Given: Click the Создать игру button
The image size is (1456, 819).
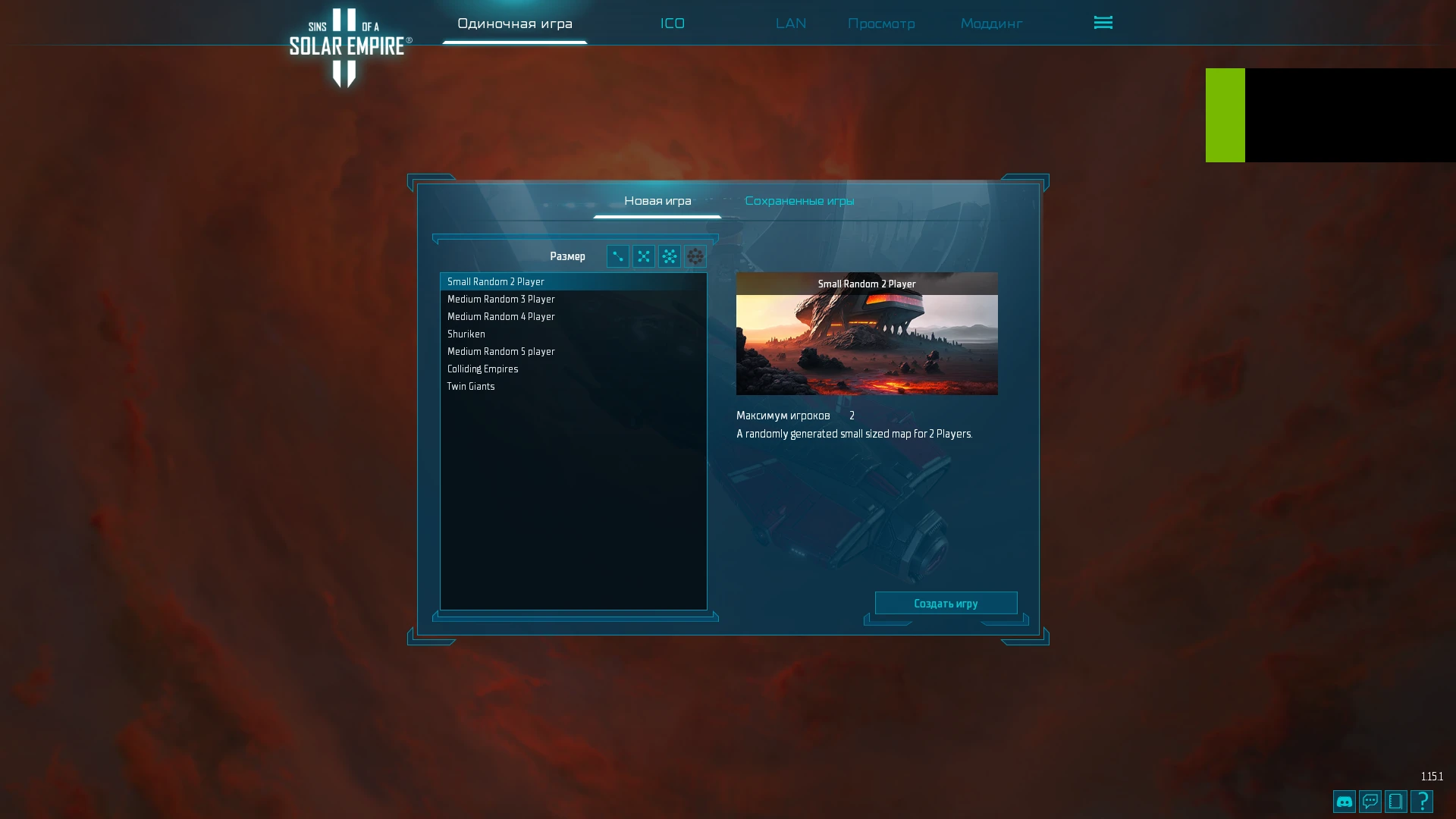Looking at the screenshot, I should click(946, 602).
